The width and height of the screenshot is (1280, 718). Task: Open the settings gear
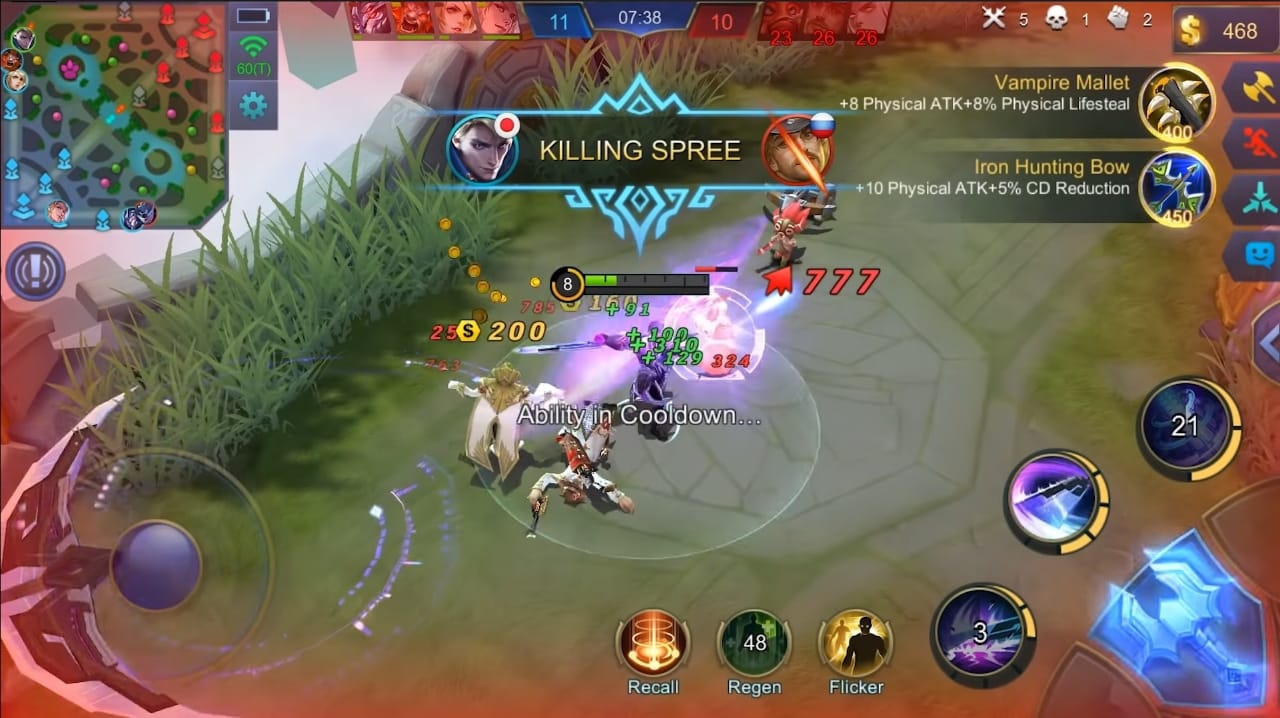(x=253, y=104)
